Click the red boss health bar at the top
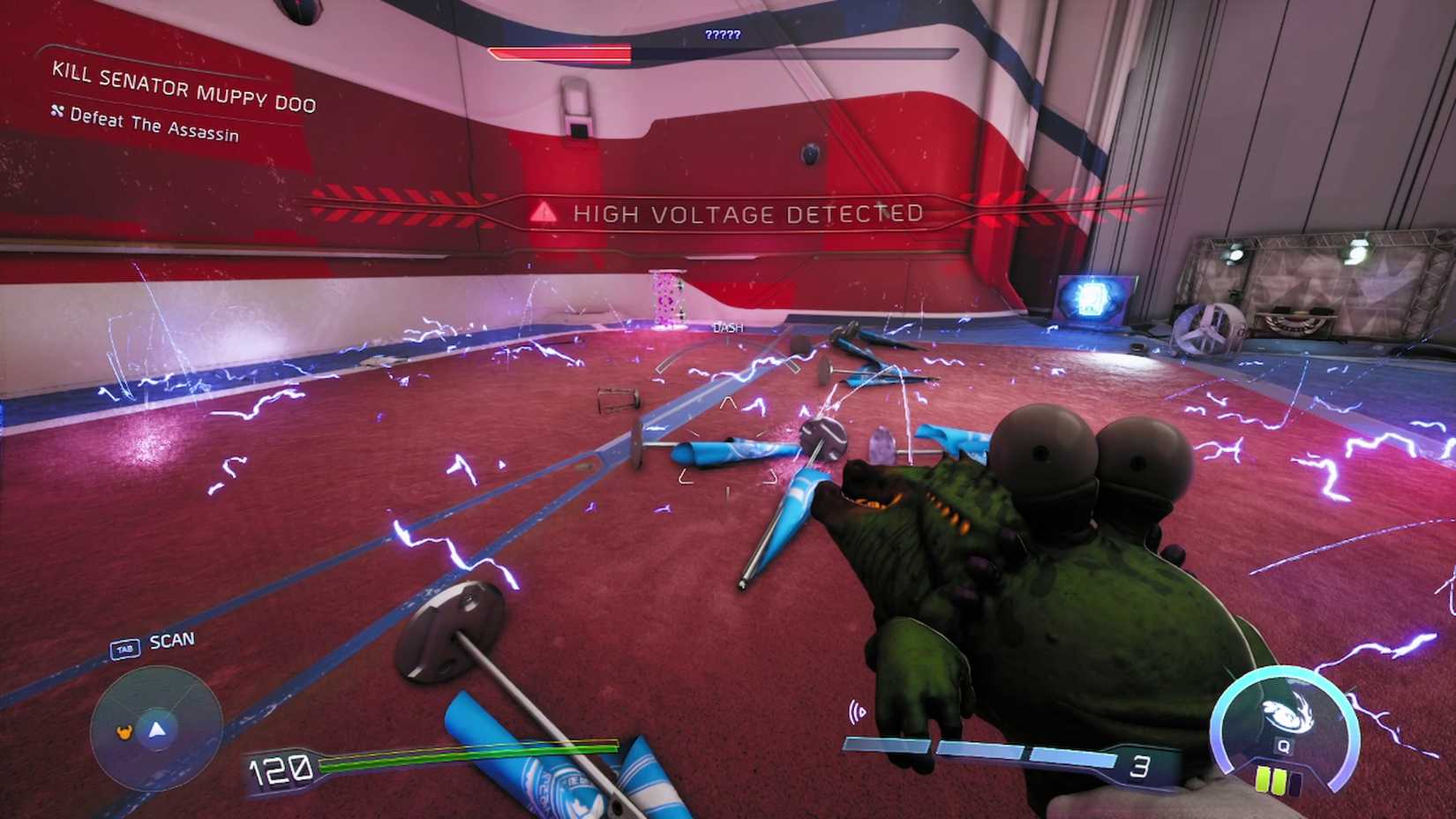This screenshot has width=1456, height=819. pyautogui.click(x=560, y=52)
